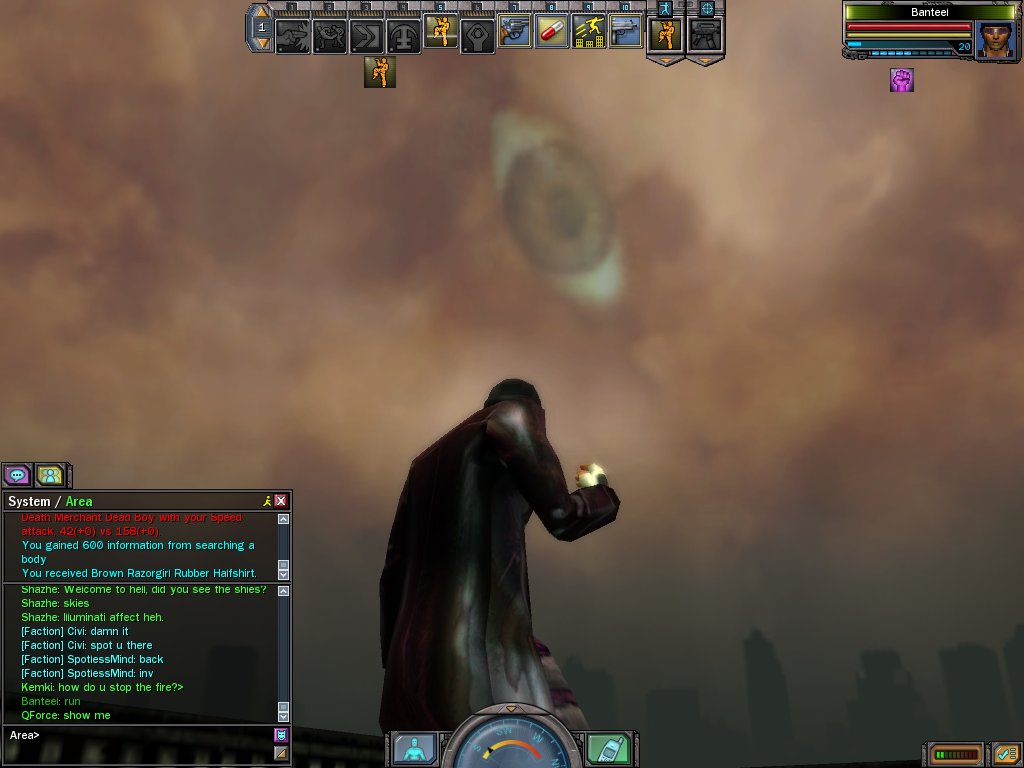Open the martial arts tactic slot
The width and height of the screenshot is (1024, 768).
click(x=665, y=35)
